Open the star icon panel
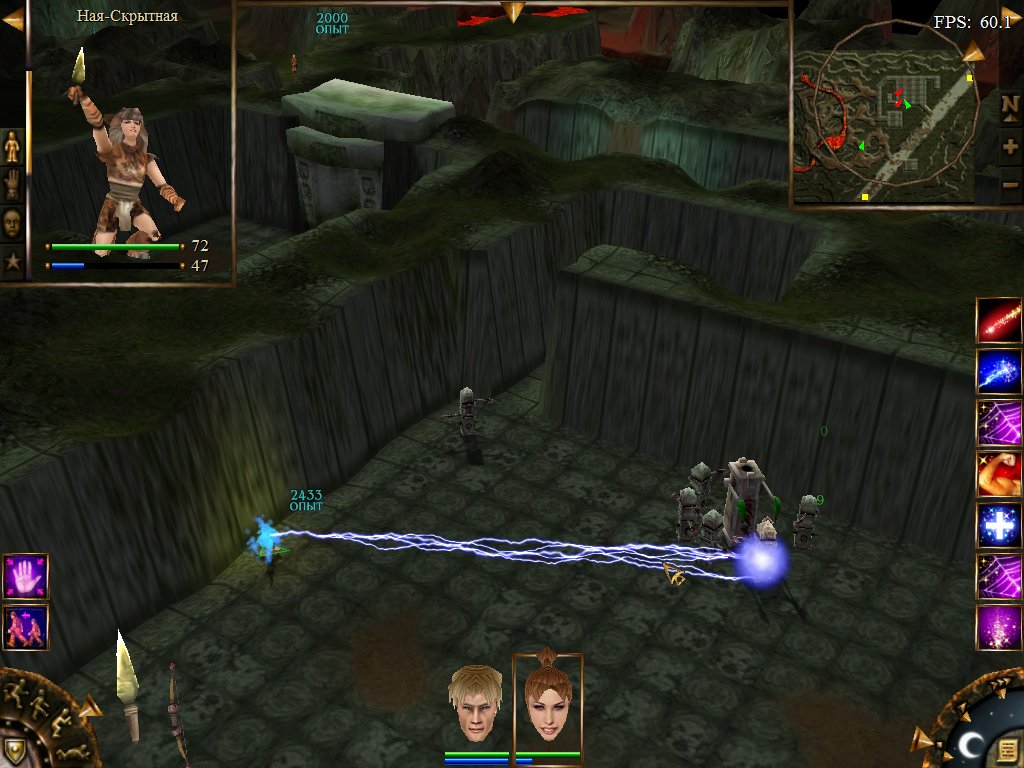Screen dimensions: 1024x768 pos(12,261)
